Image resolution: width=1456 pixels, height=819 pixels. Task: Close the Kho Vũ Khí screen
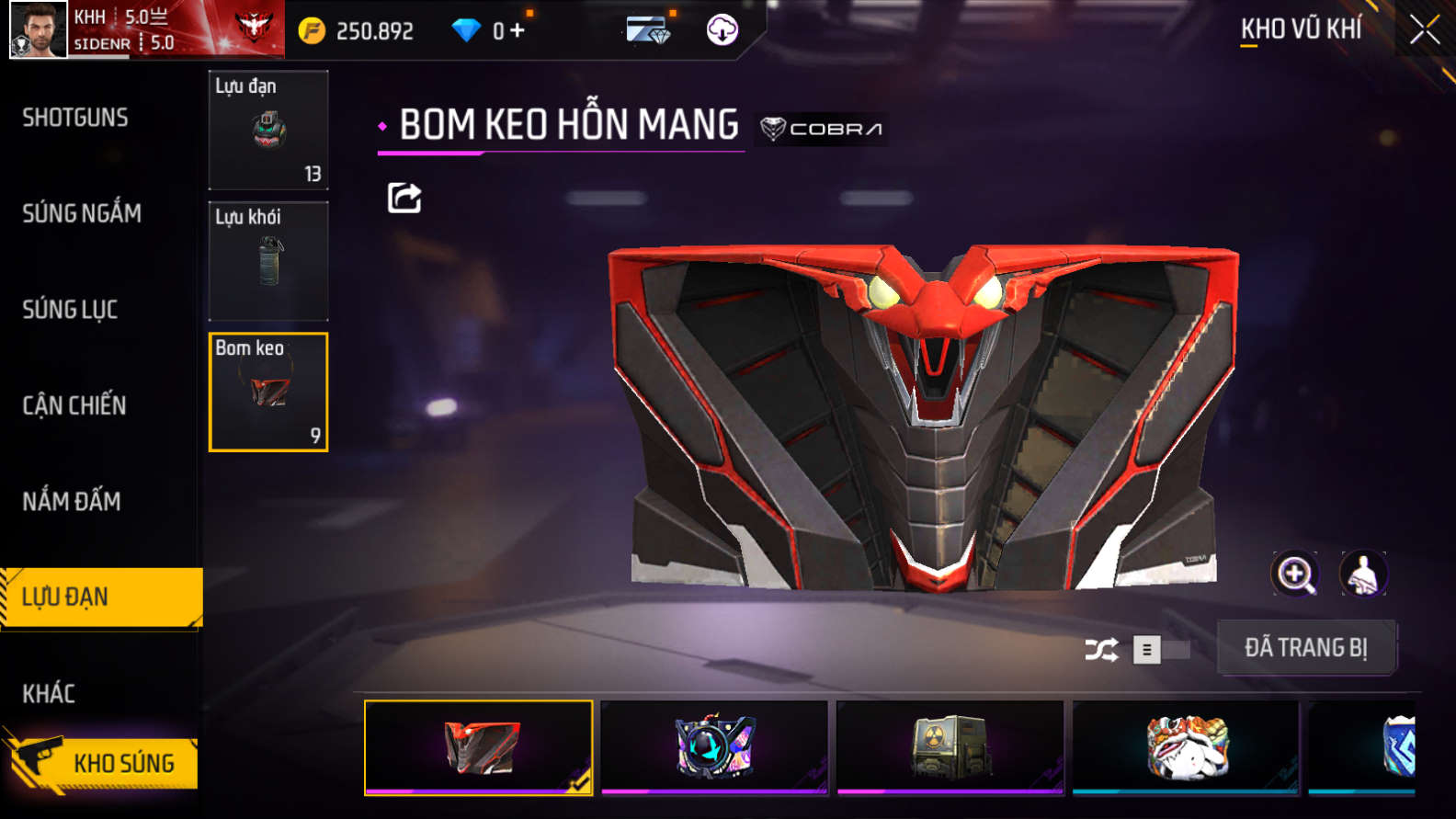[1424, 30]
